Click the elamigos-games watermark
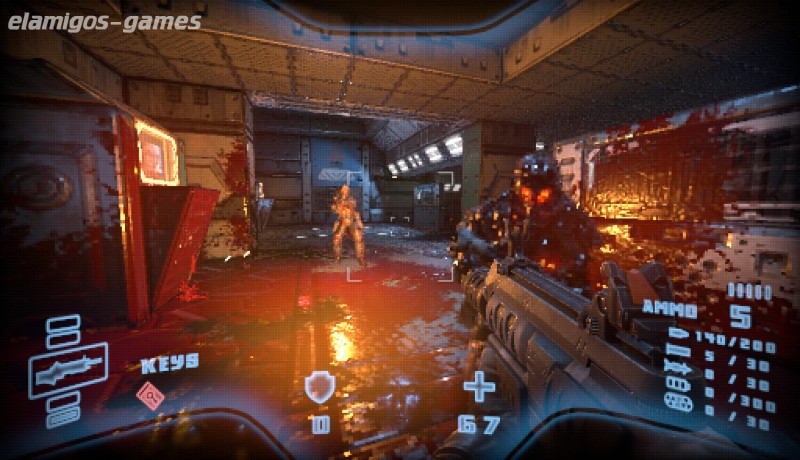The image size is (800, 460). click(104, 21)
